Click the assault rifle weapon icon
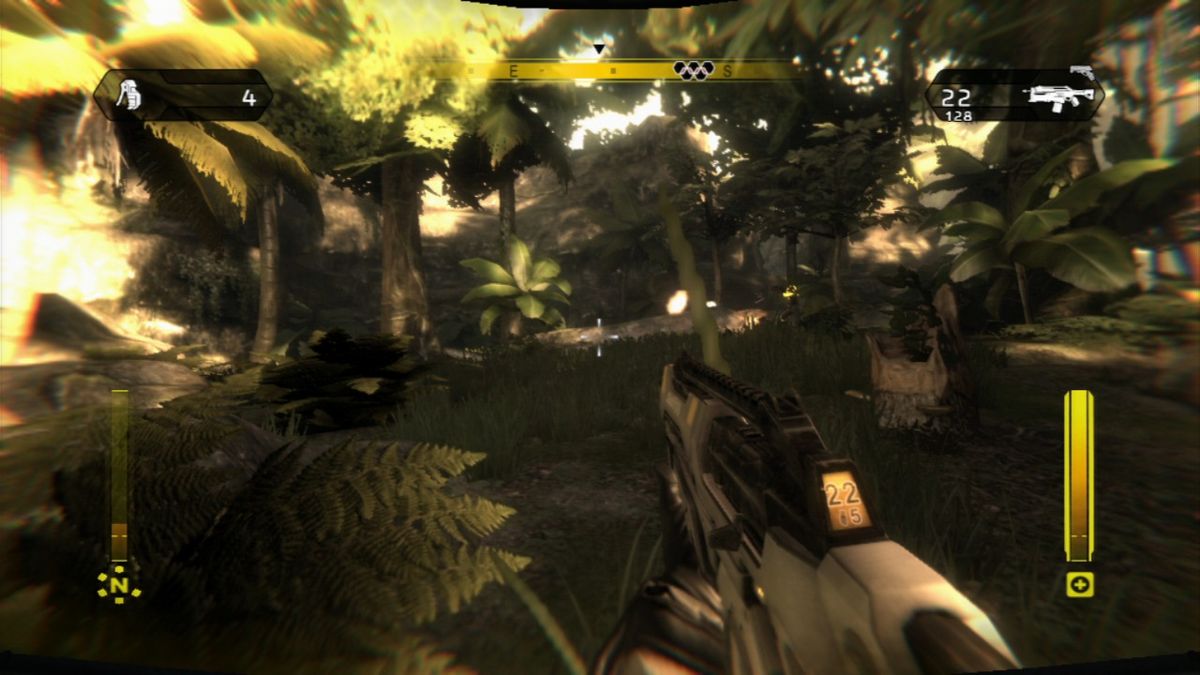 1059,97
